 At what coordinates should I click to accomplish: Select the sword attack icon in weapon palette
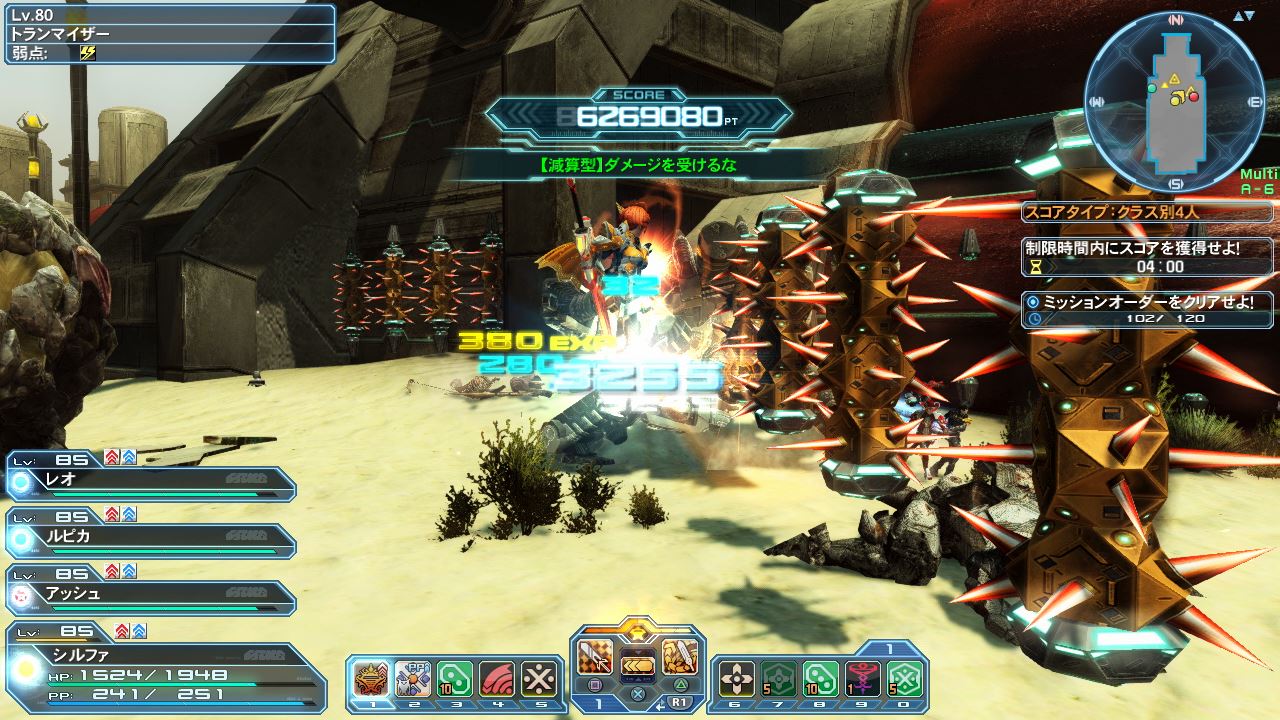[x=597, y=657]
